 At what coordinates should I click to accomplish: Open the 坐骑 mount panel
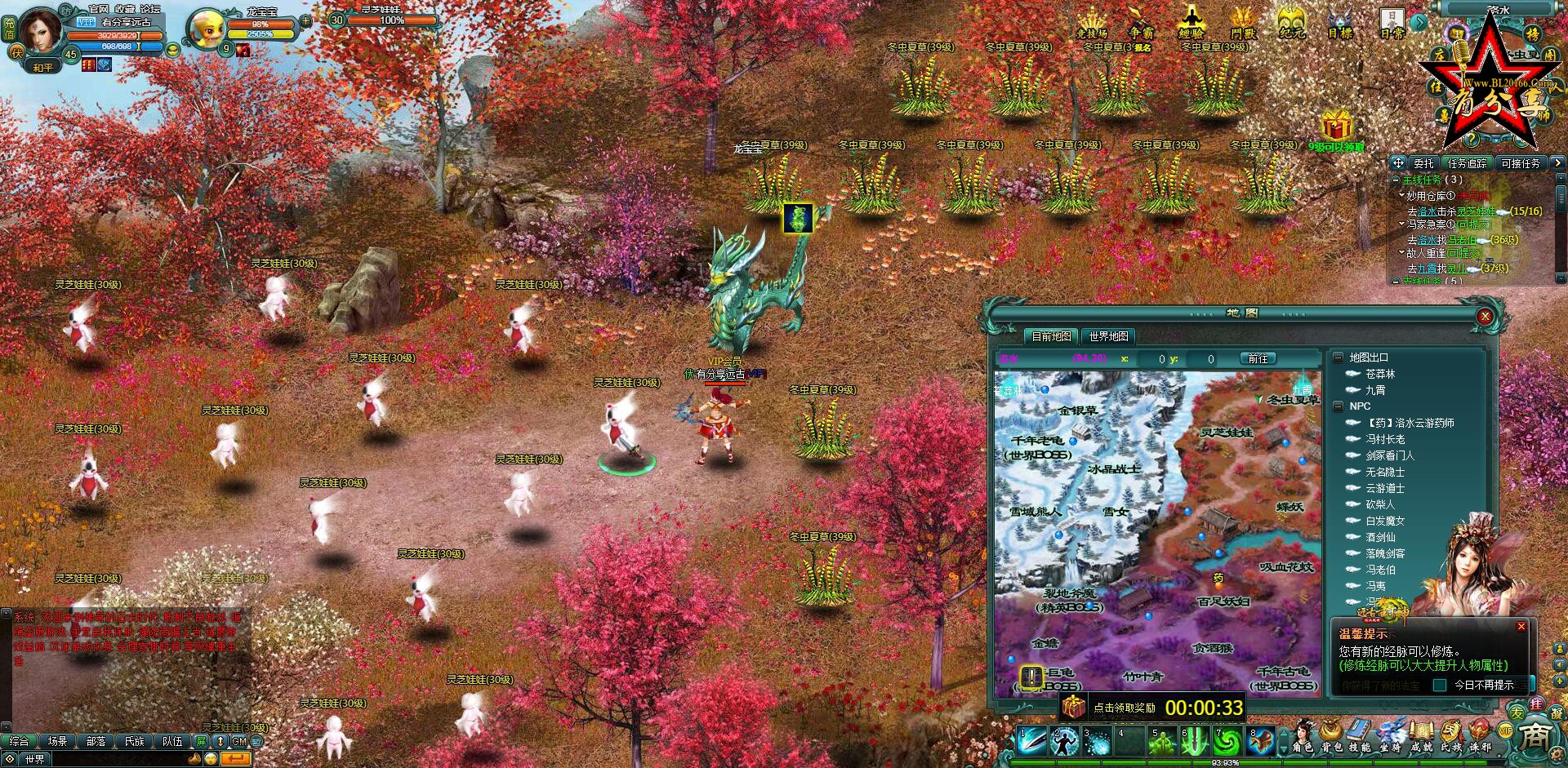[1390, 735]
